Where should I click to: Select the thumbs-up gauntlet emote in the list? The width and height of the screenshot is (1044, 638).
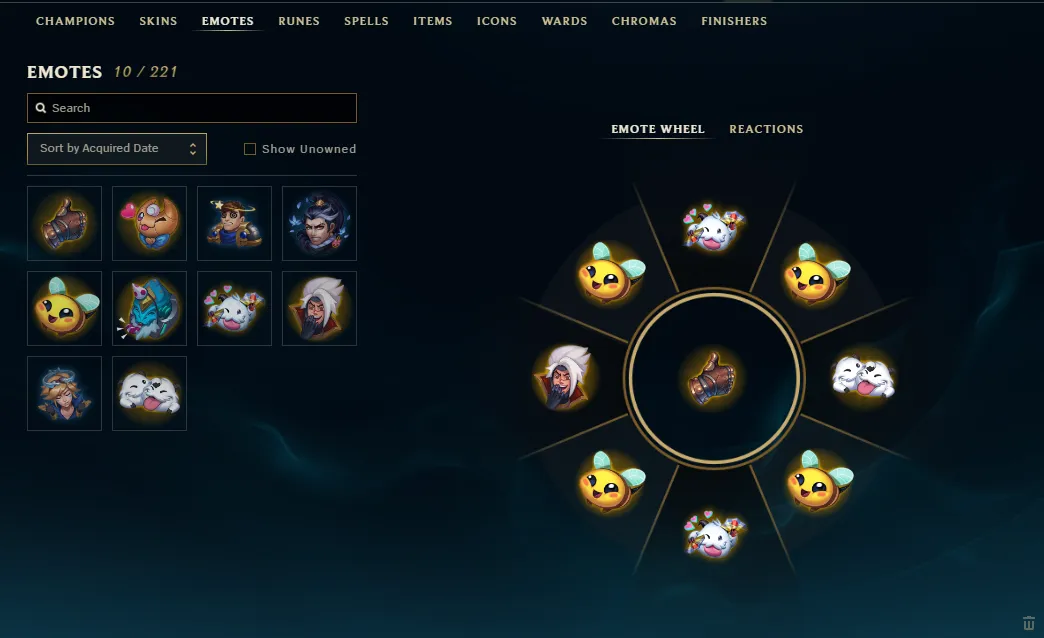[64, 223]
